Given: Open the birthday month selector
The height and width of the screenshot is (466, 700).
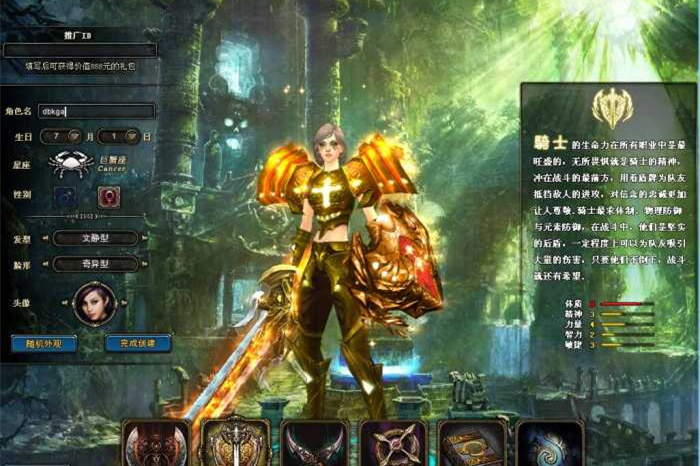Looking at the screenshot, I should pyautogui.click(x=61, y=136).
